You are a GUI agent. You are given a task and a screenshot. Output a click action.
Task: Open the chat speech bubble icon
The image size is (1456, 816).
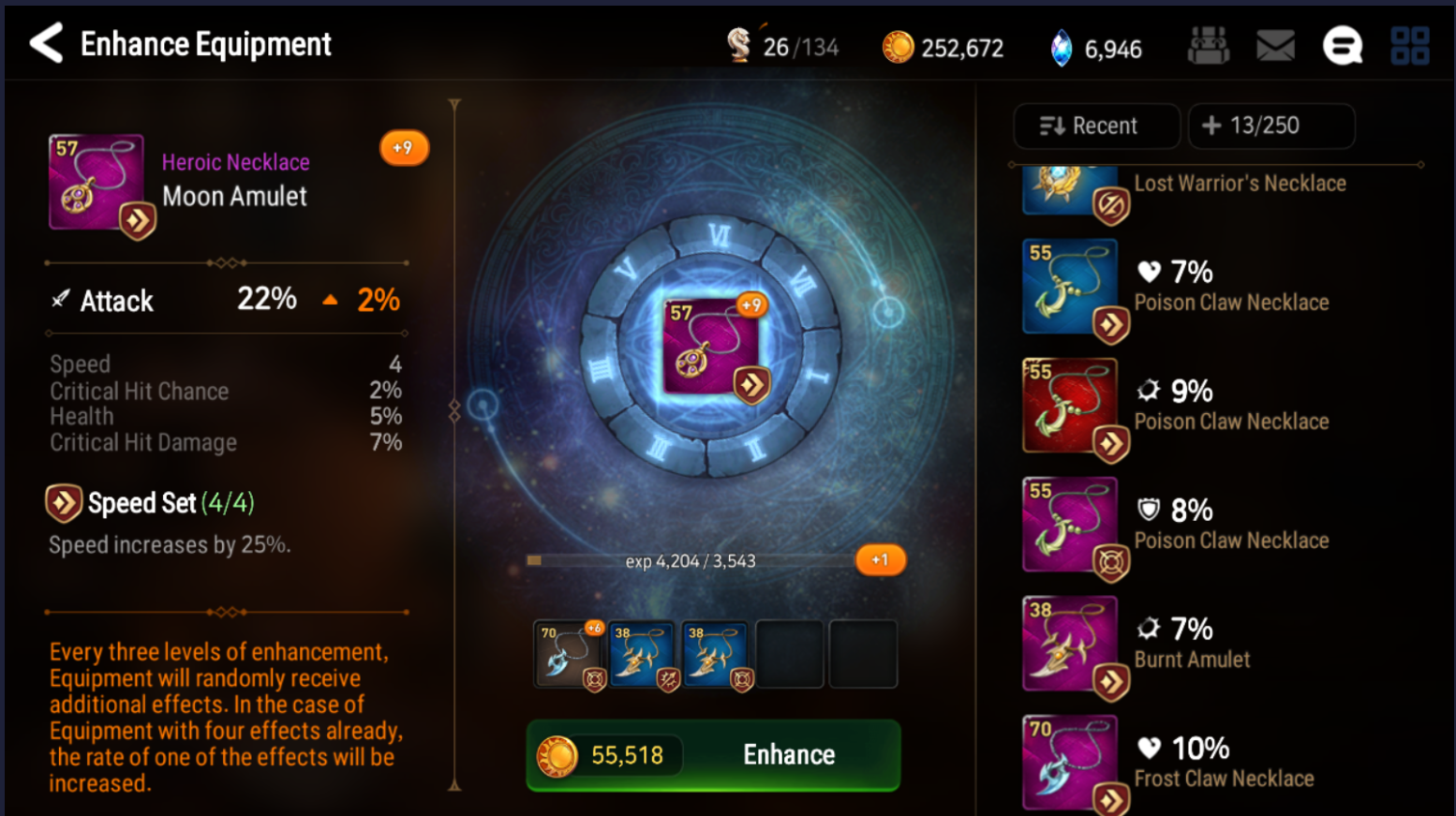(x=1342, y=46)
